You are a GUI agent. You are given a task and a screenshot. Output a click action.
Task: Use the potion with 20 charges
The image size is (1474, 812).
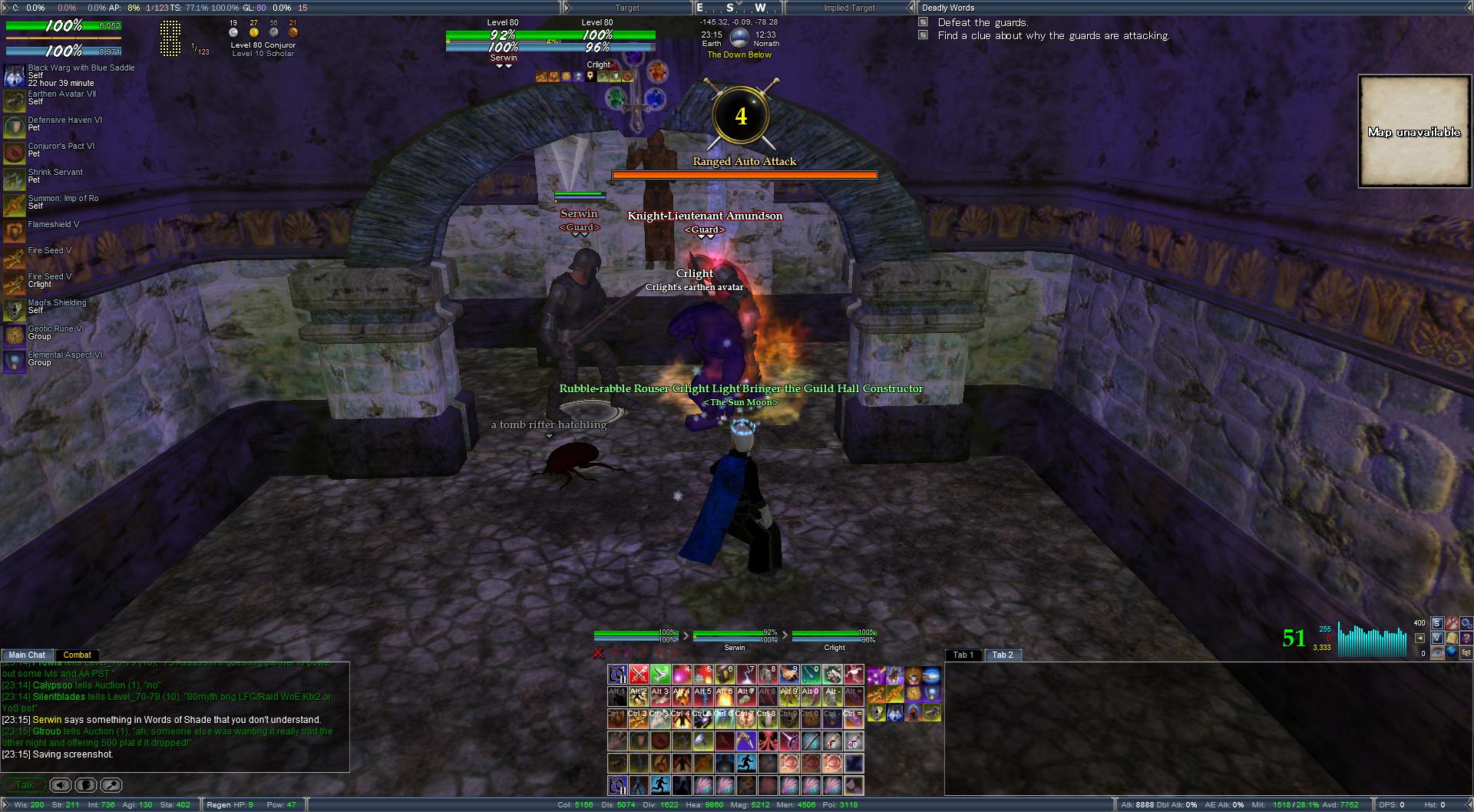coord(854,741)
